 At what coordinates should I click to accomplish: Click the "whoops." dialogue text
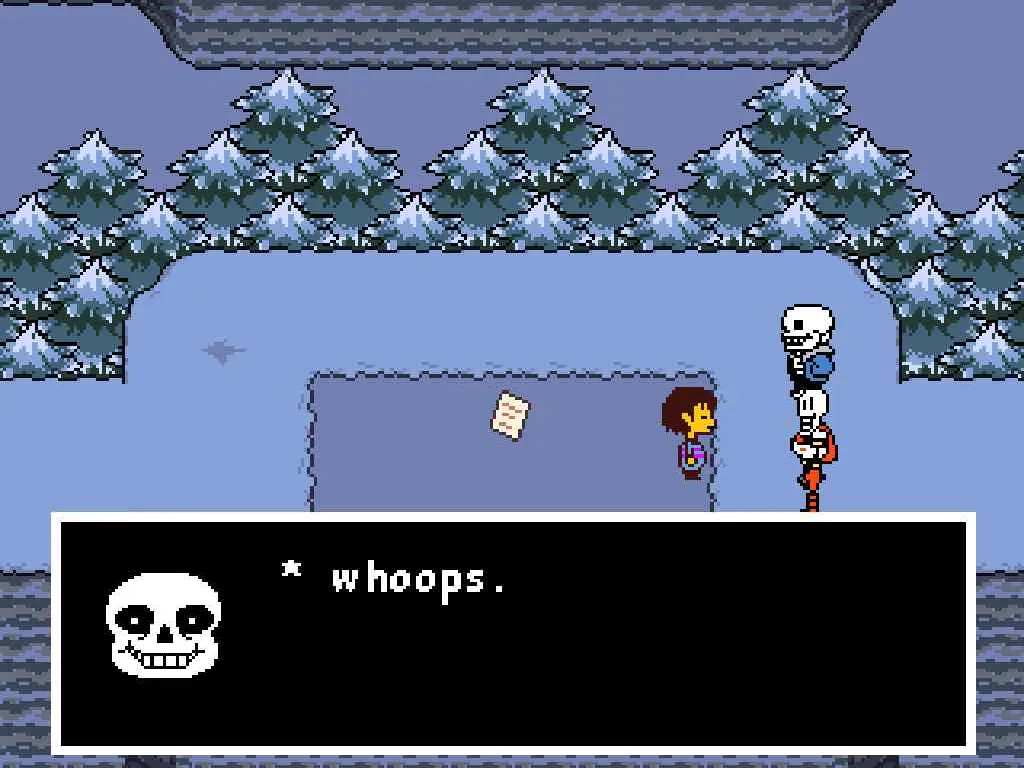pos(418,579)
